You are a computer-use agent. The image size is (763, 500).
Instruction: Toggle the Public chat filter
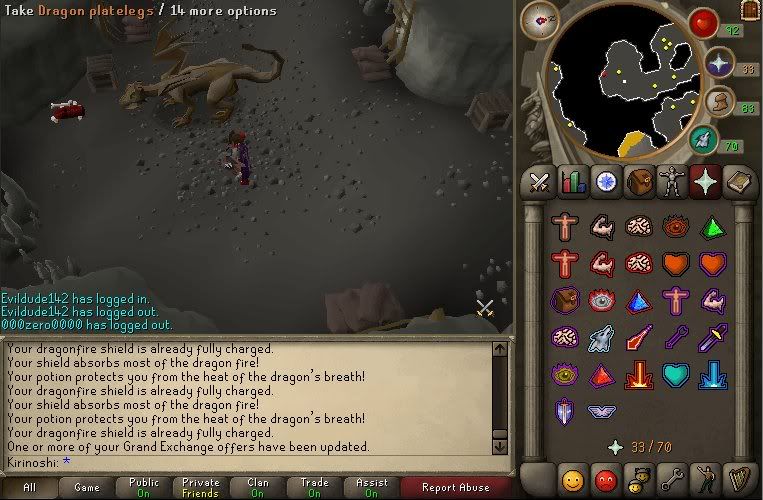point(144,488)
